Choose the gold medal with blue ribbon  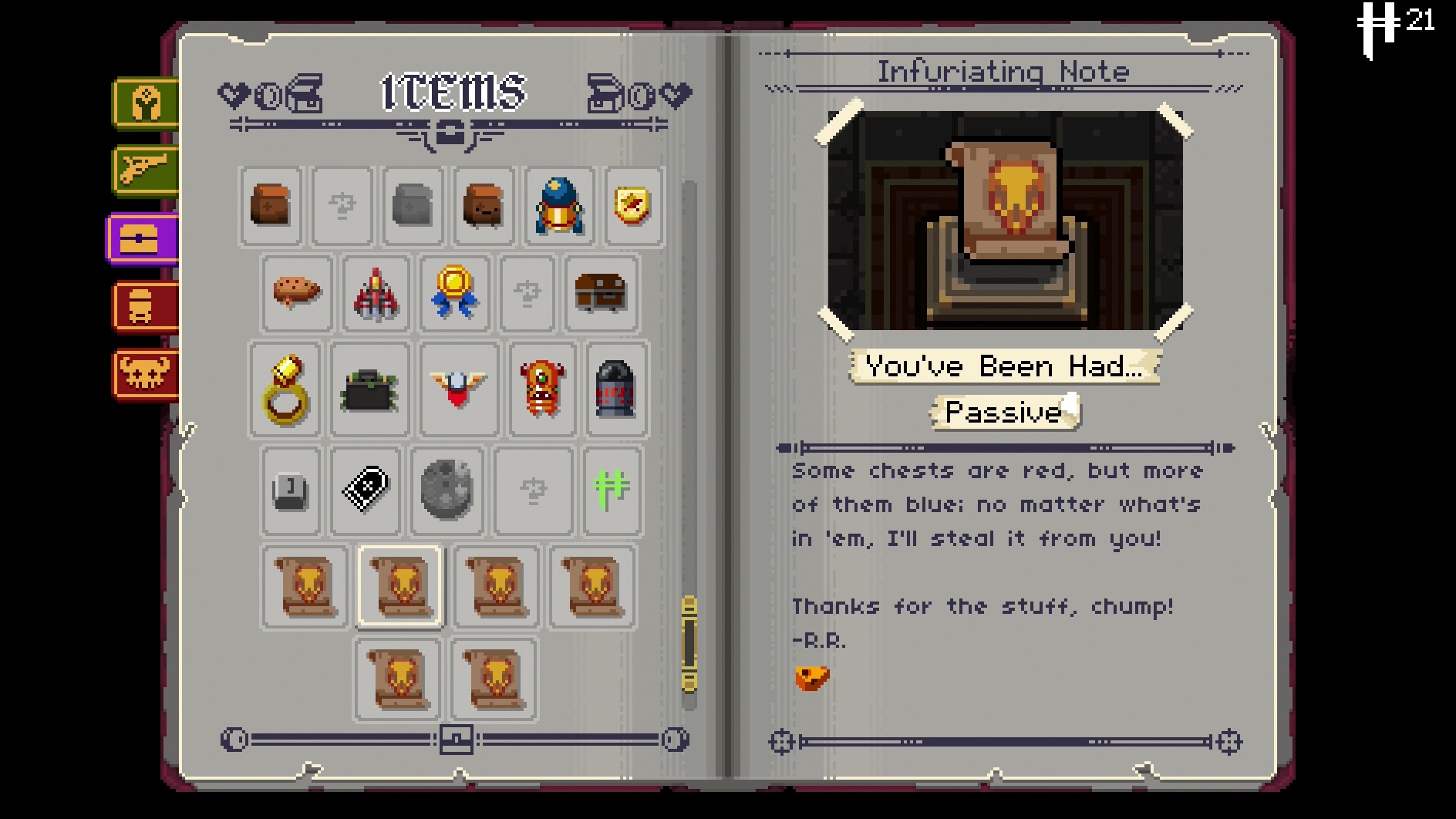[x=454, y=292]
